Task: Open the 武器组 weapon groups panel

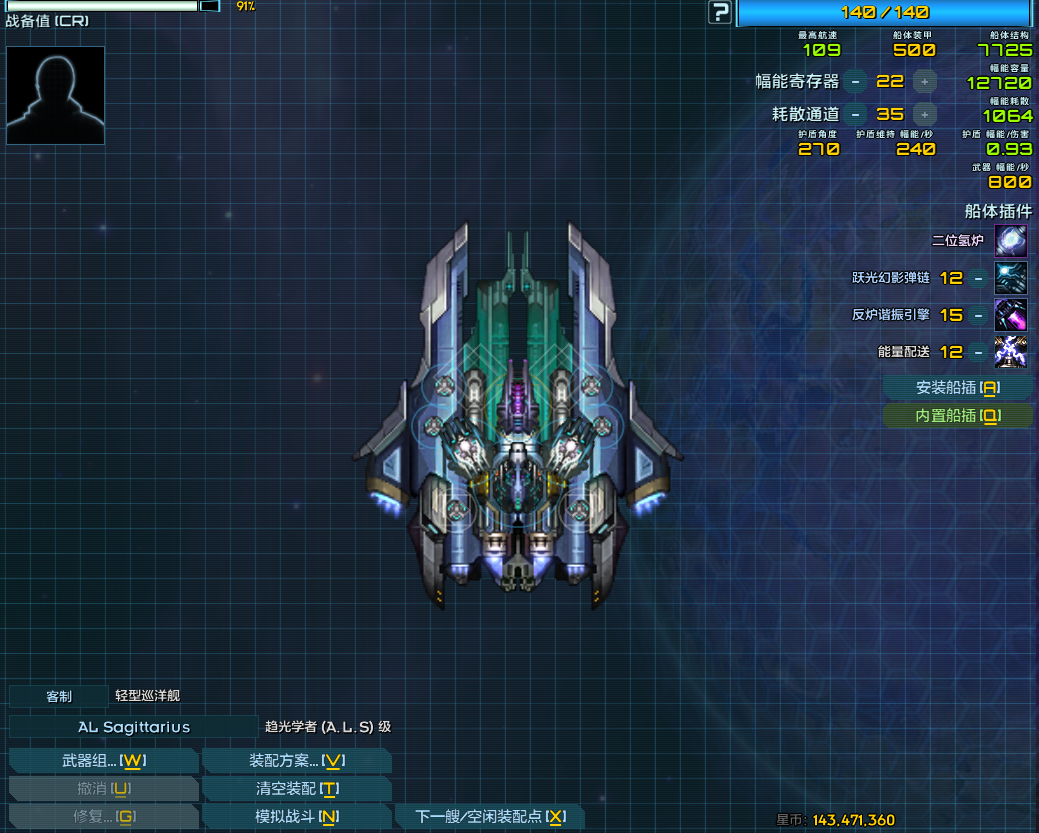Action: pyautogui.click(x=103, y=760)
